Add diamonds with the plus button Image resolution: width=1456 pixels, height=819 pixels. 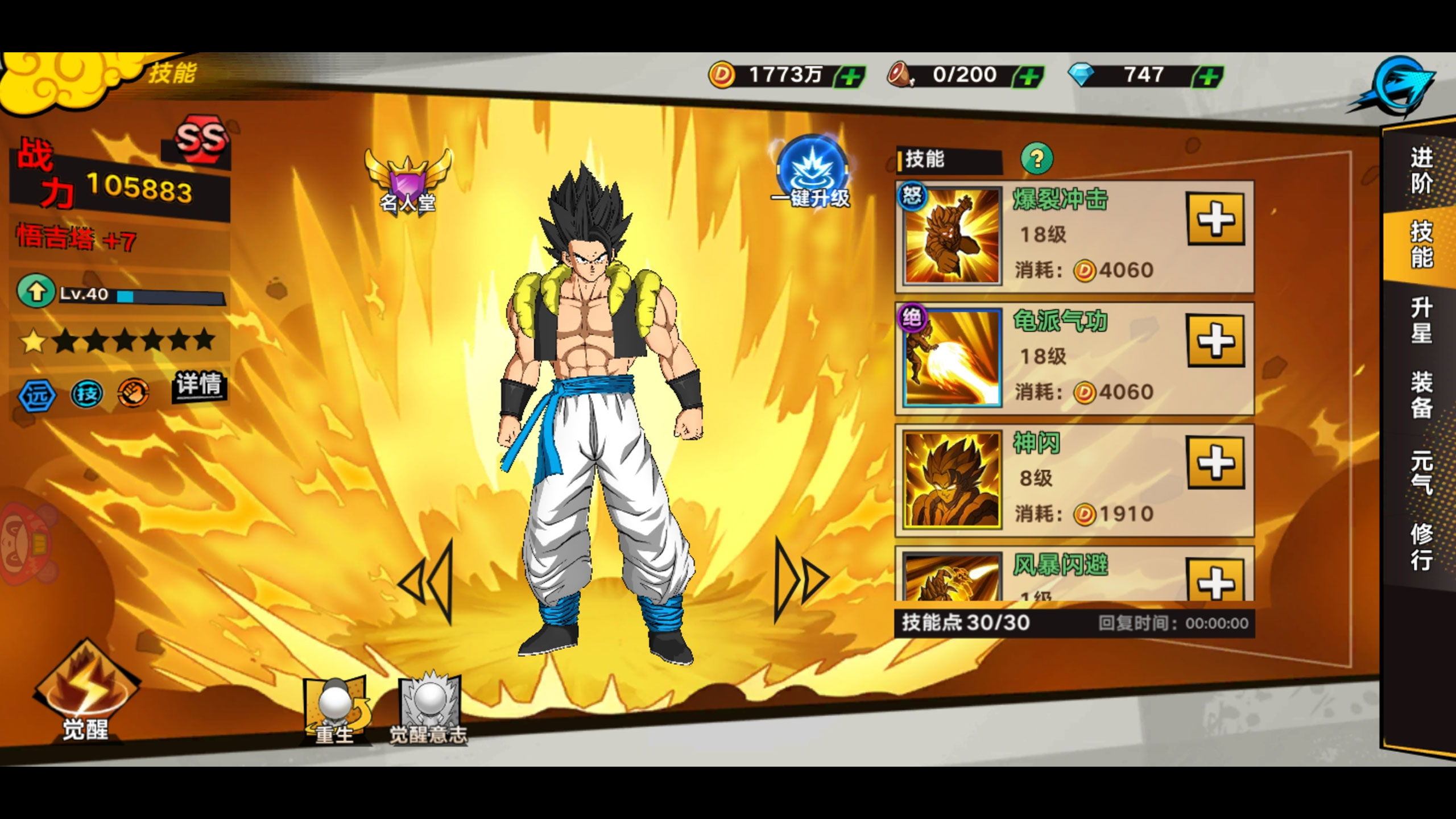[x=1208, y=76]
